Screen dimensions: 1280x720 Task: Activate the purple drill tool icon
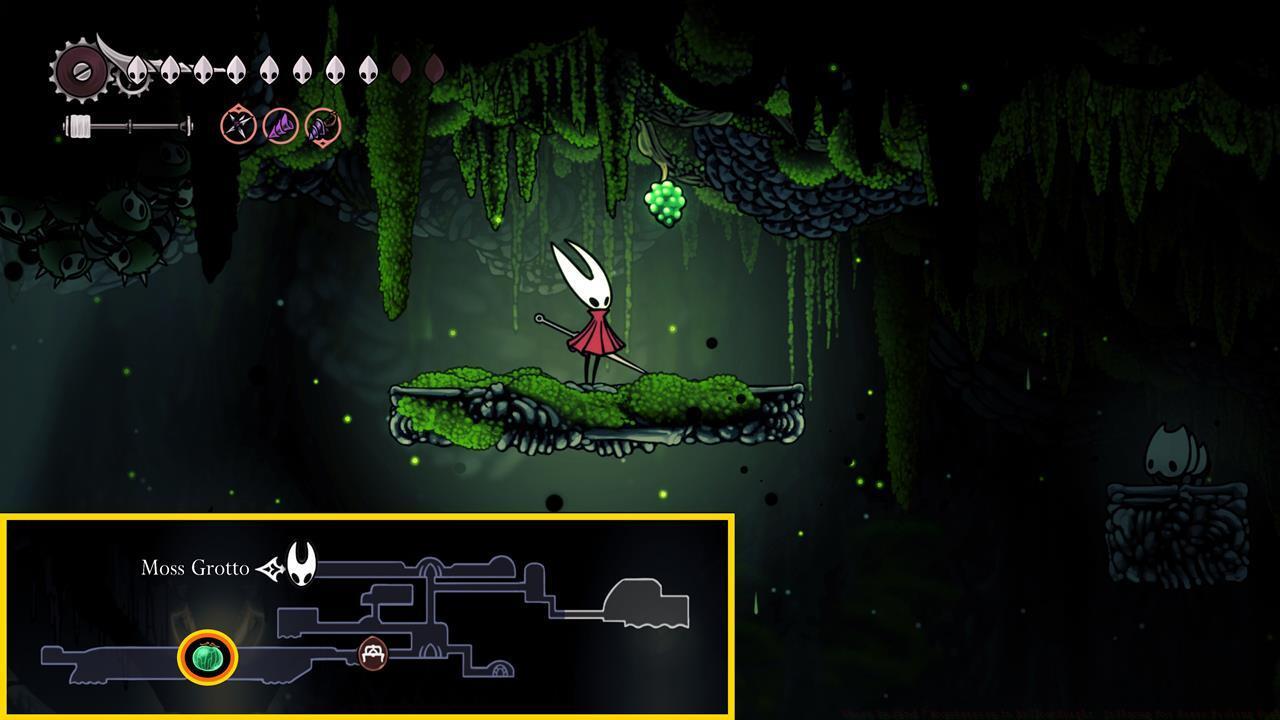323,127
